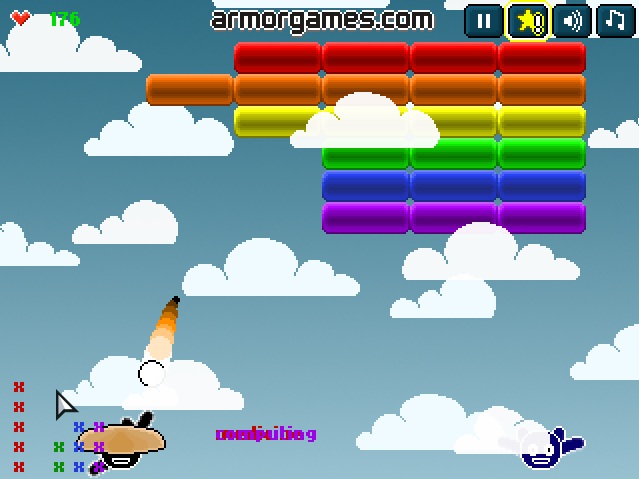This screenshot has height=479, width=639.
Task: Open the armorgames.com logo link
Action: tap(323, 19)
